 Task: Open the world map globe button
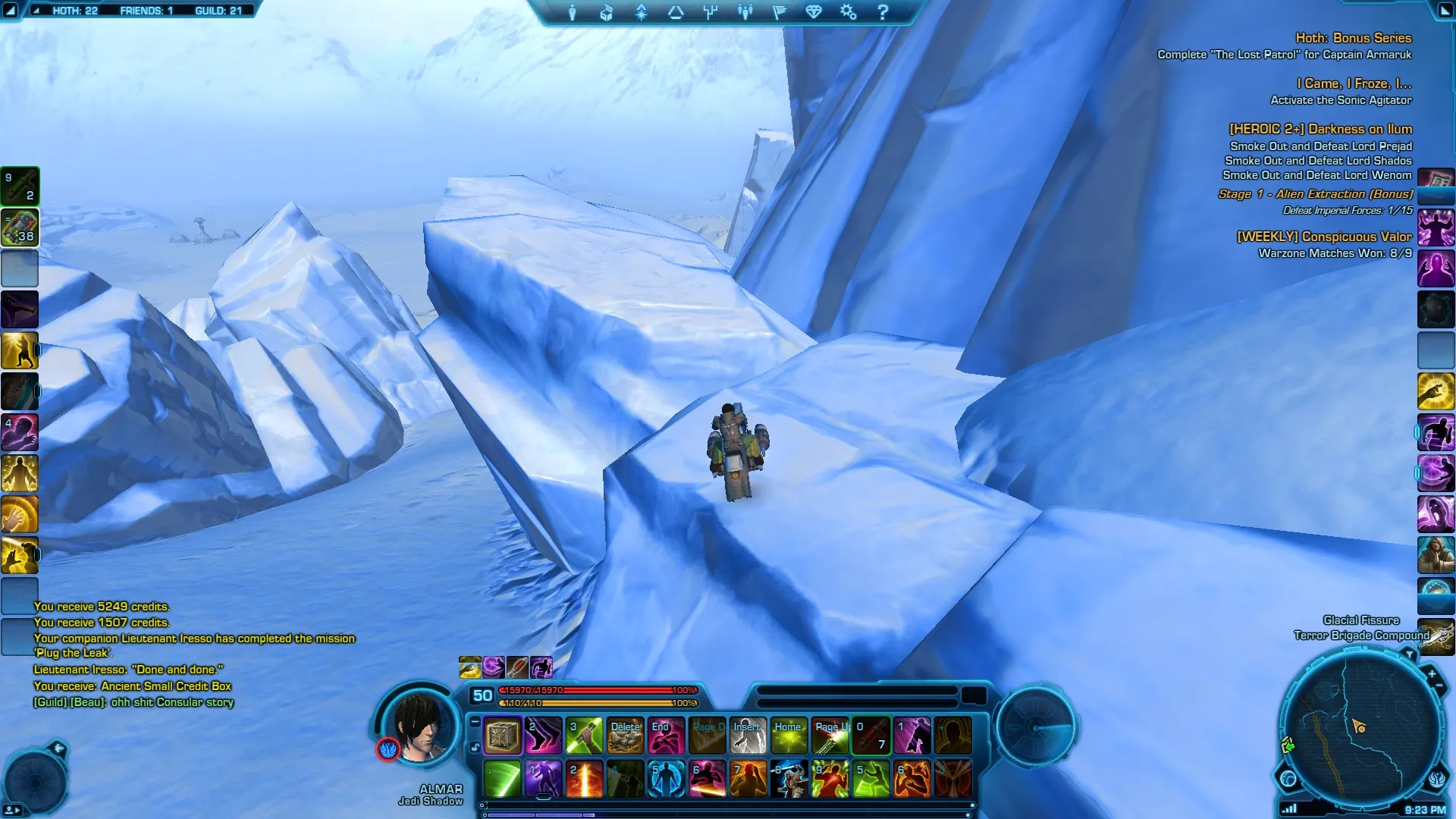[x=1288, y=778]
